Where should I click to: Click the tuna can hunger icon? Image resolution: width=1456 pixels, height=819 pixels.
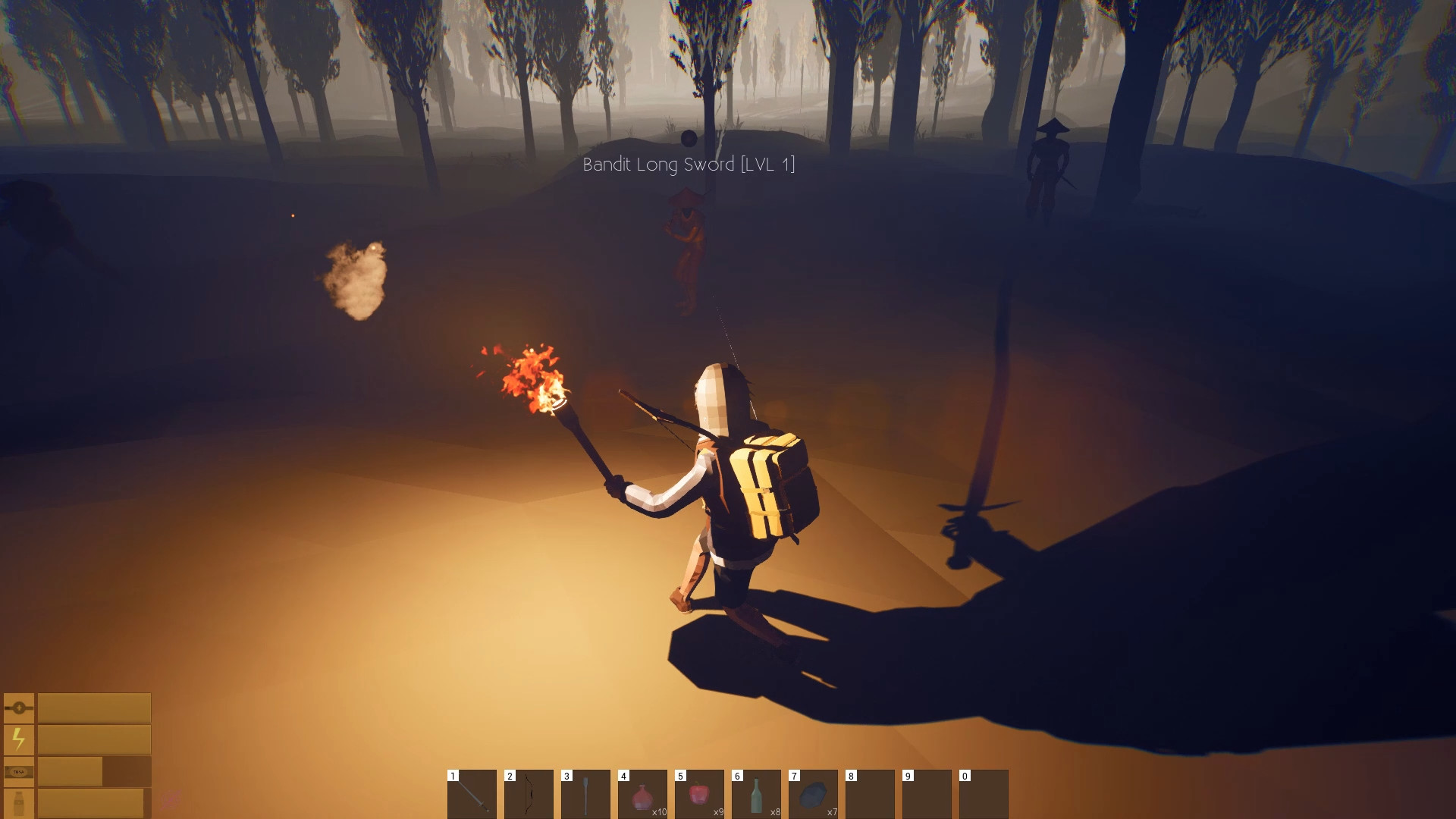point(18,771)
